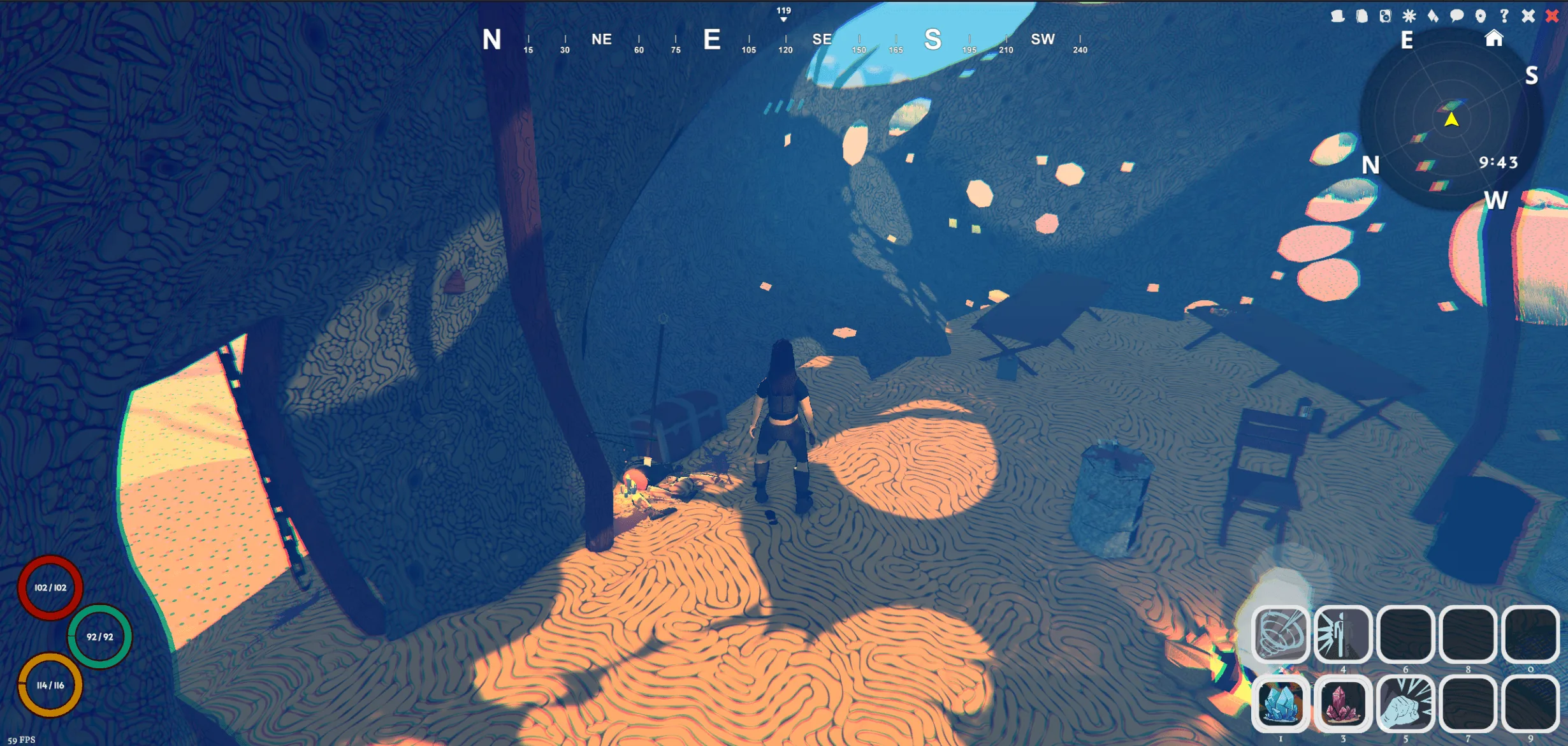Open the top hat icon menu

point(1338,16)
